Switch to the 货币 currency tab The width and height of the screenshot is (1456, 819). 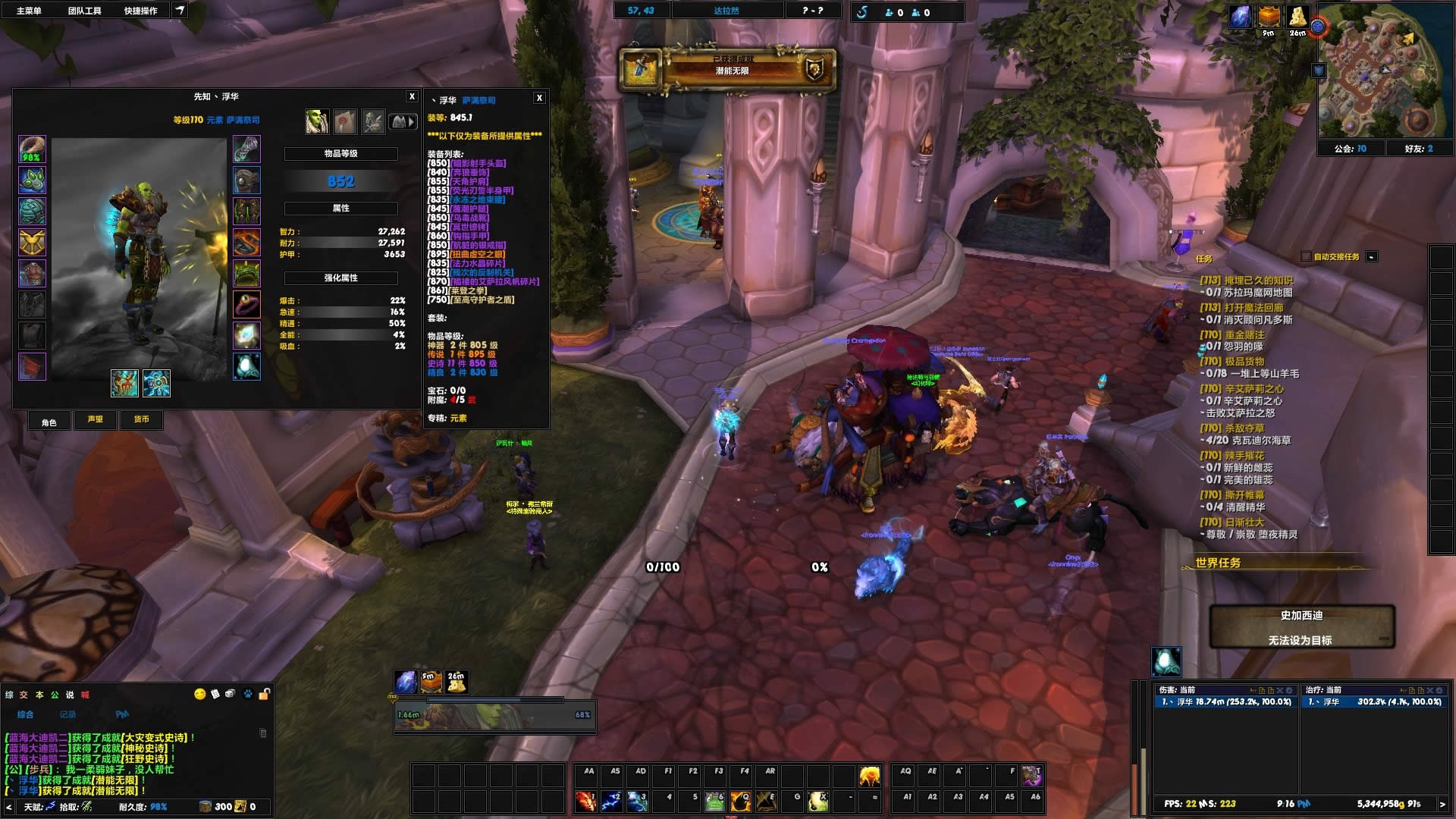point(142,419)
